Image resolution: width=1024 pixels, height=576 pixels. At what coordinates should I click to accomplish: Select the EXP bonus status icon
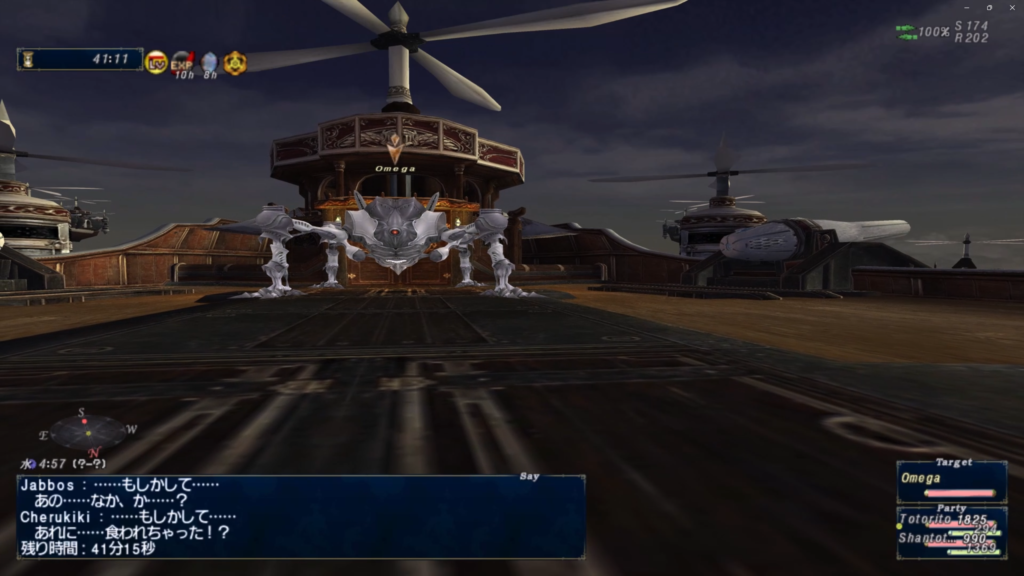(182, 62)
